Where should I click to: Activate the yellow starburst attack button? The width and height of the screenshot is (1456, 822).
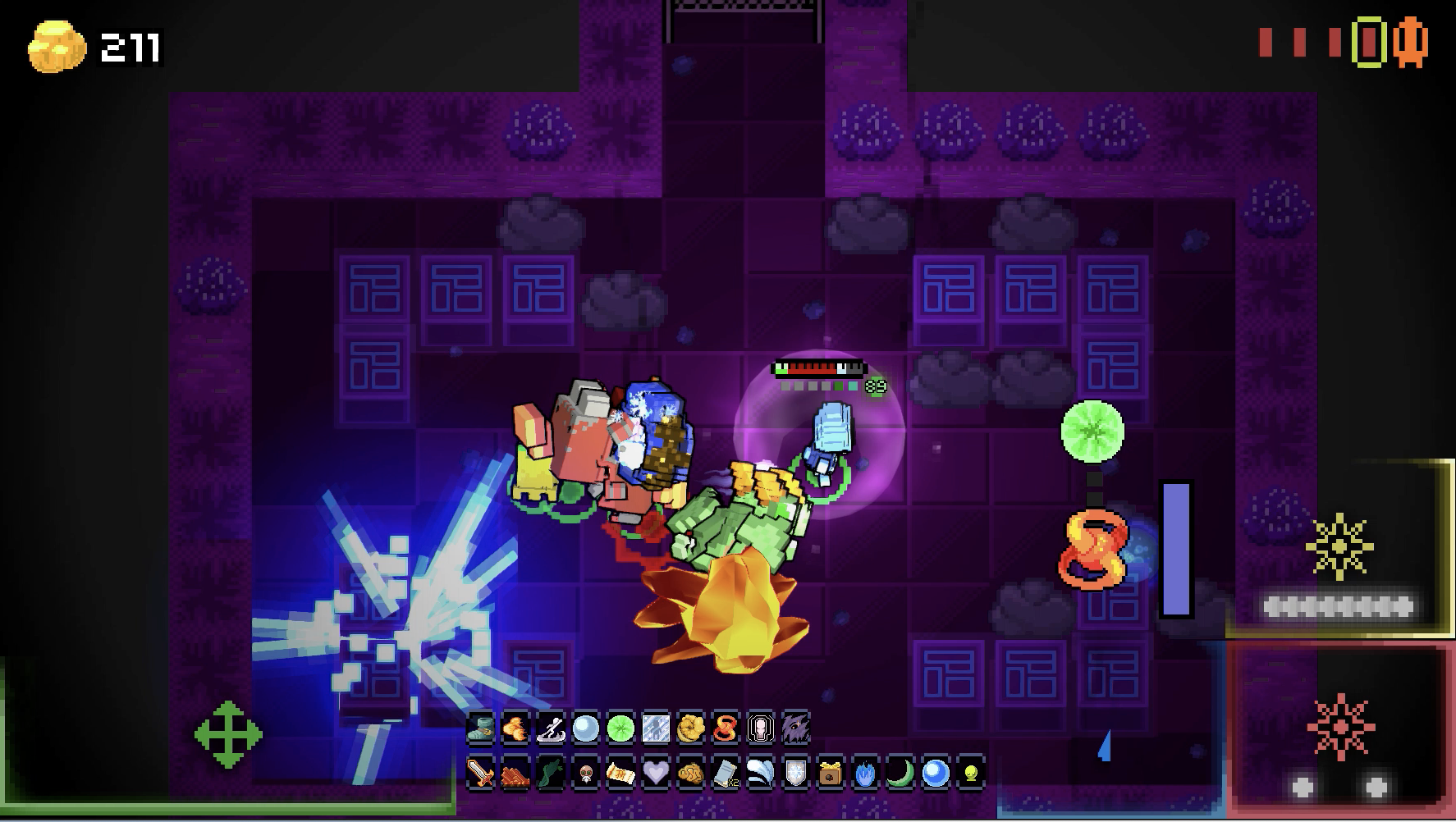click(1339, 547)
